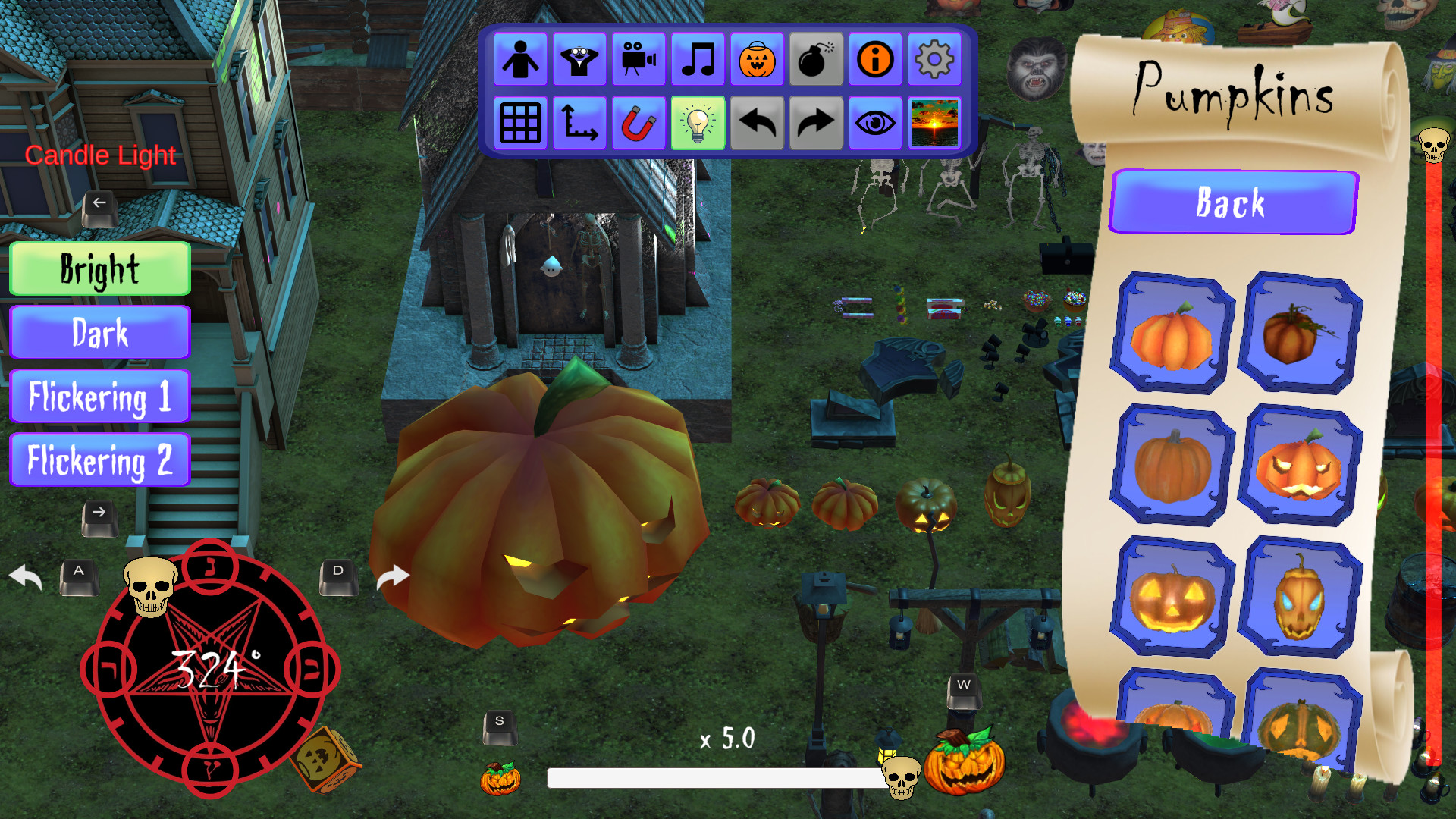Screen dimensions: 1456x819
Task: Switch candle light to Dark mode
Action: coord(99,332)
